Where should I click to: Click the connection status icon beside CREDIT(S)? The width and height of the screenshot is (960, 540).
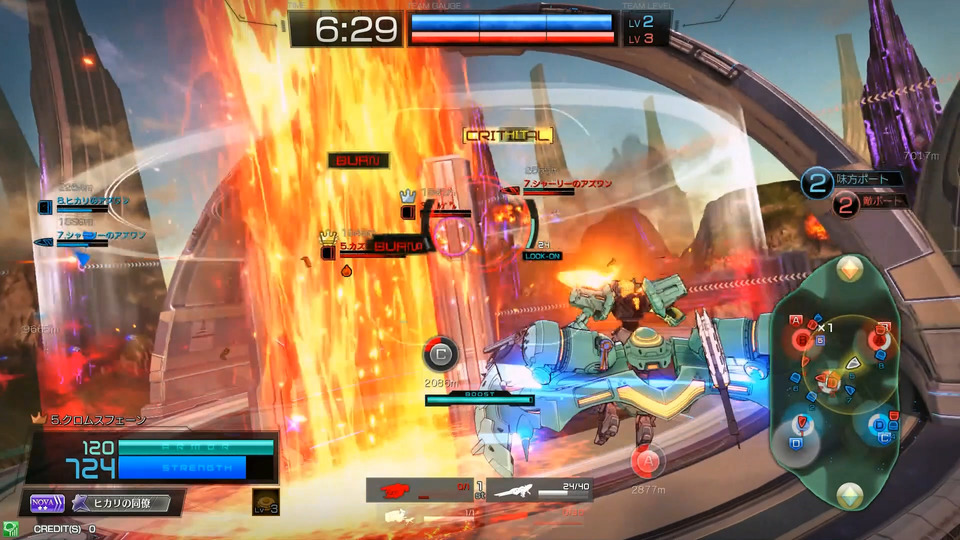point(10,528)
